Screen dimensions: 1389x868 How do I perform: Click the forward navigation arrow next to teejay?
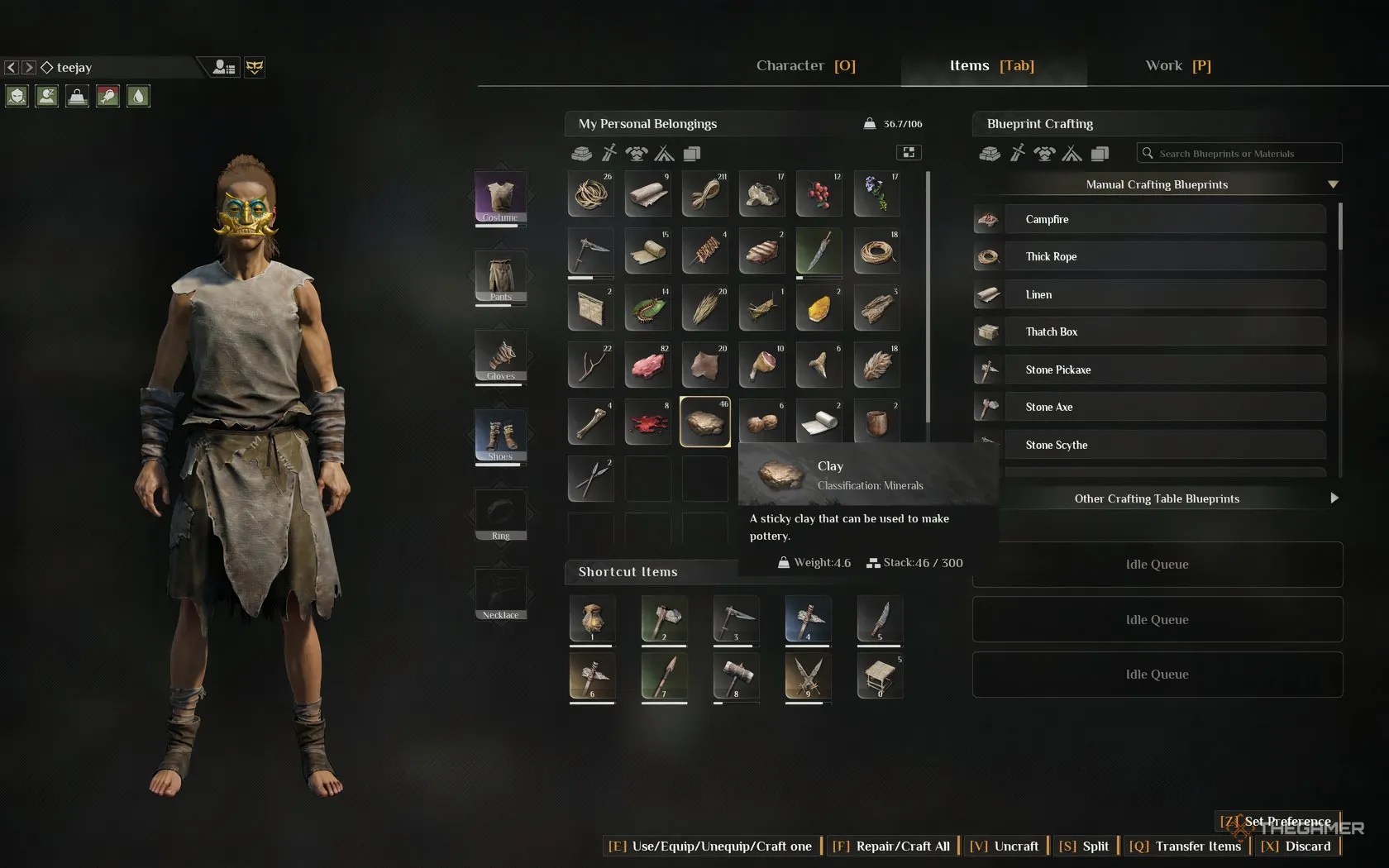(30, 67)
